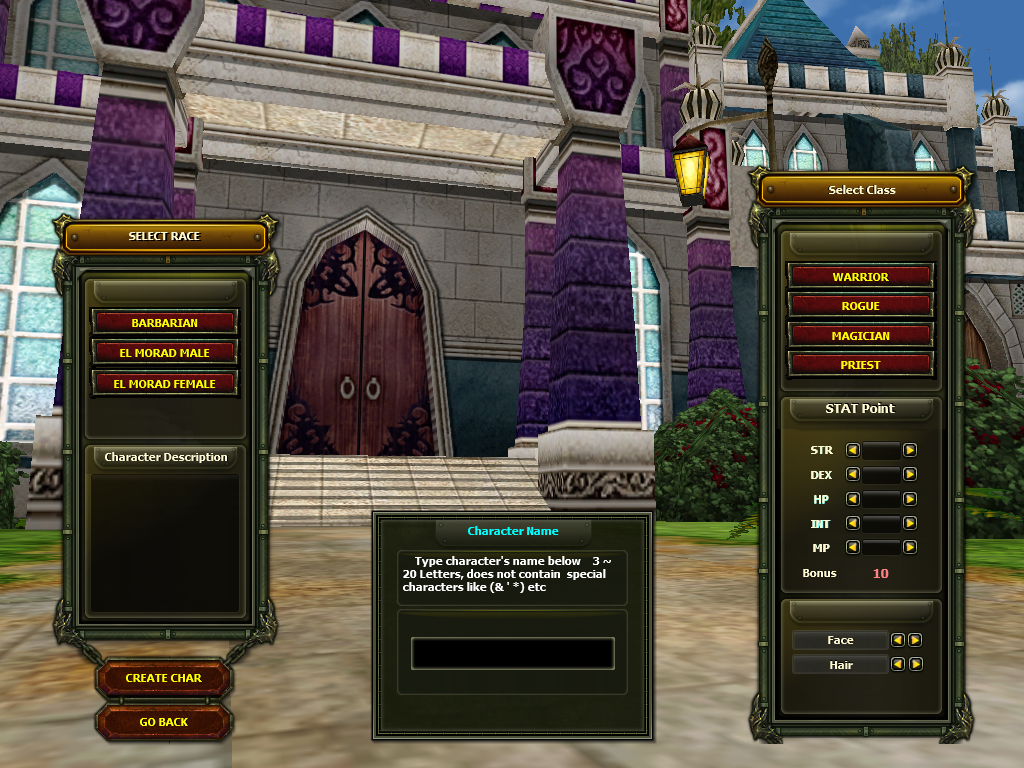Choose the El Morad Male race
1024x768 pixels.
[164, 353]
